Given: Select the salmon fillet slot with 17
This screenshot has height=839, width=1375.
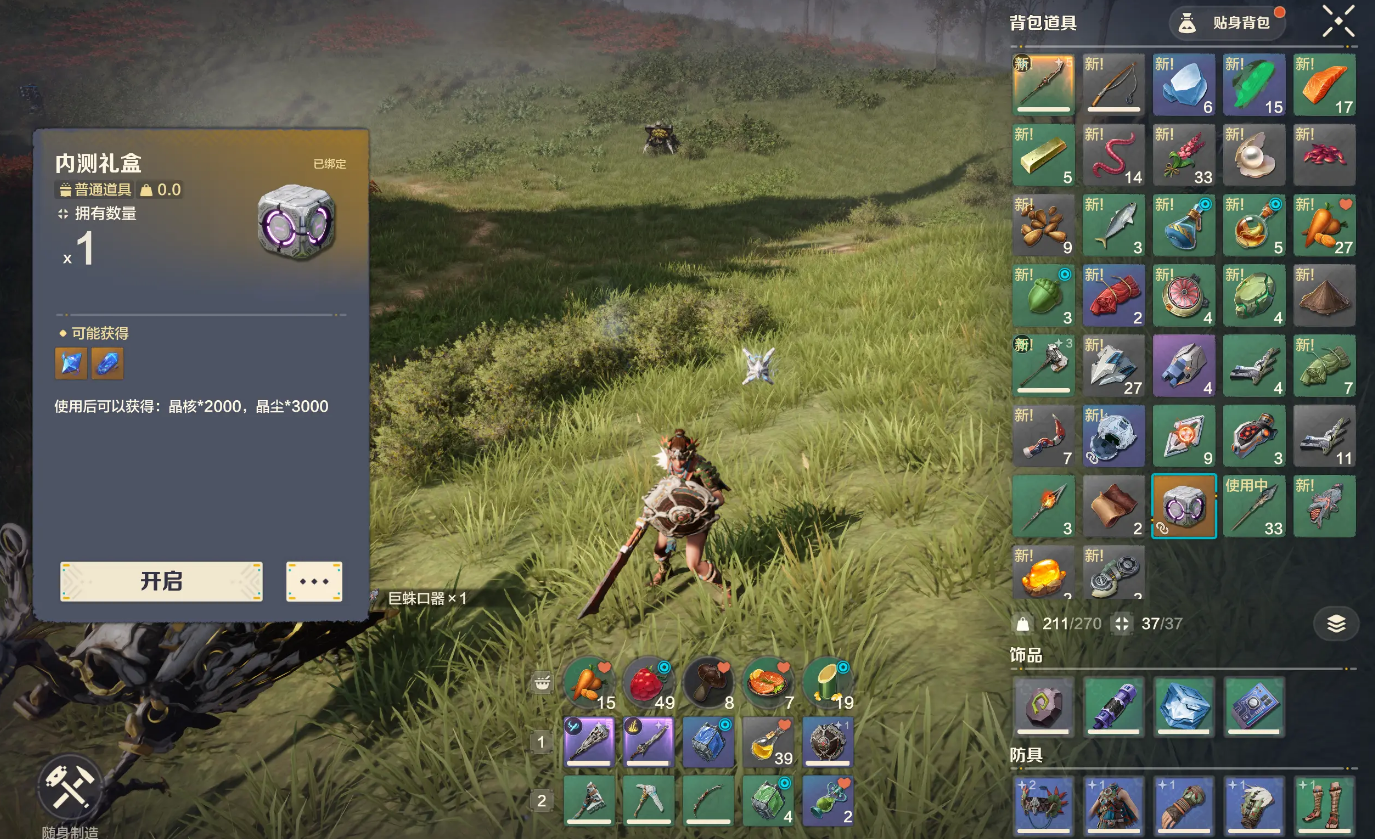Looking at the screenshot, I should point(1325,85).
